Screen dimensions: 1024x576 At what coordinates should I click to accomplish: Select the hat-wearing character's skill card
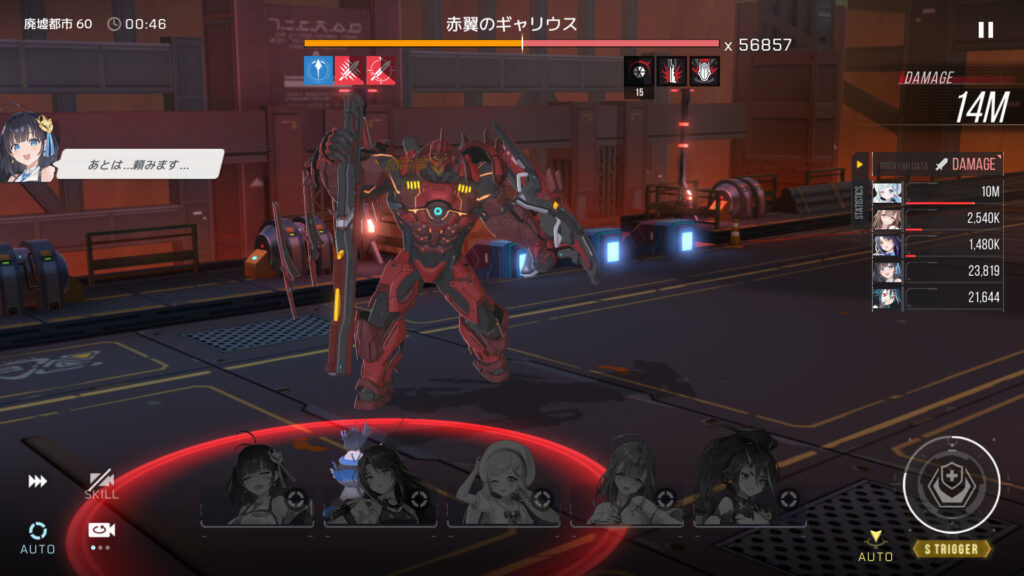(x=503, y=482)
